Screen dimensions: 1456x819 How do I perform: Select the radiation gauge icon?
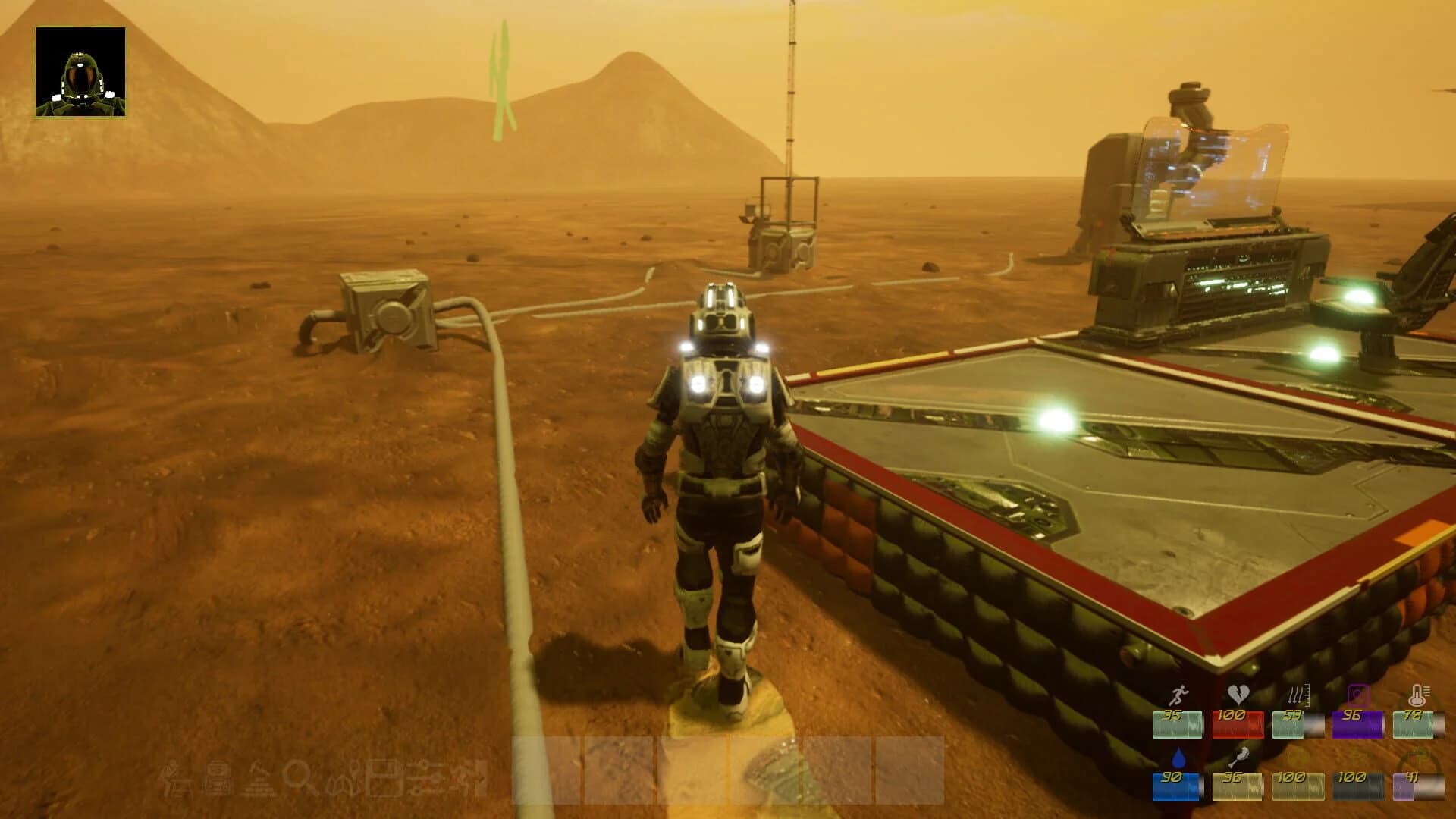tap(1298, 694)
